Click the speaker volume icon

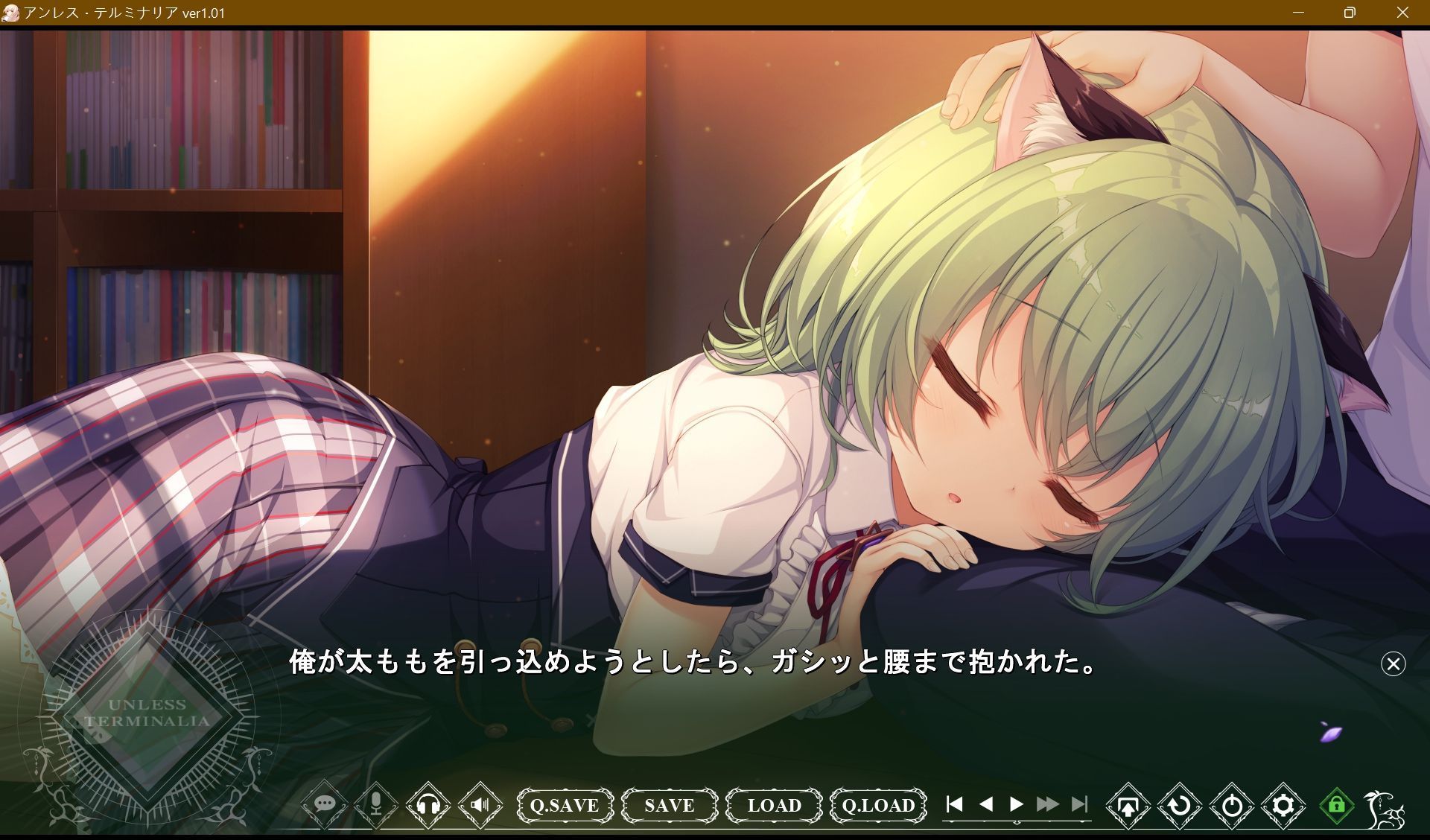click(480, 804)
